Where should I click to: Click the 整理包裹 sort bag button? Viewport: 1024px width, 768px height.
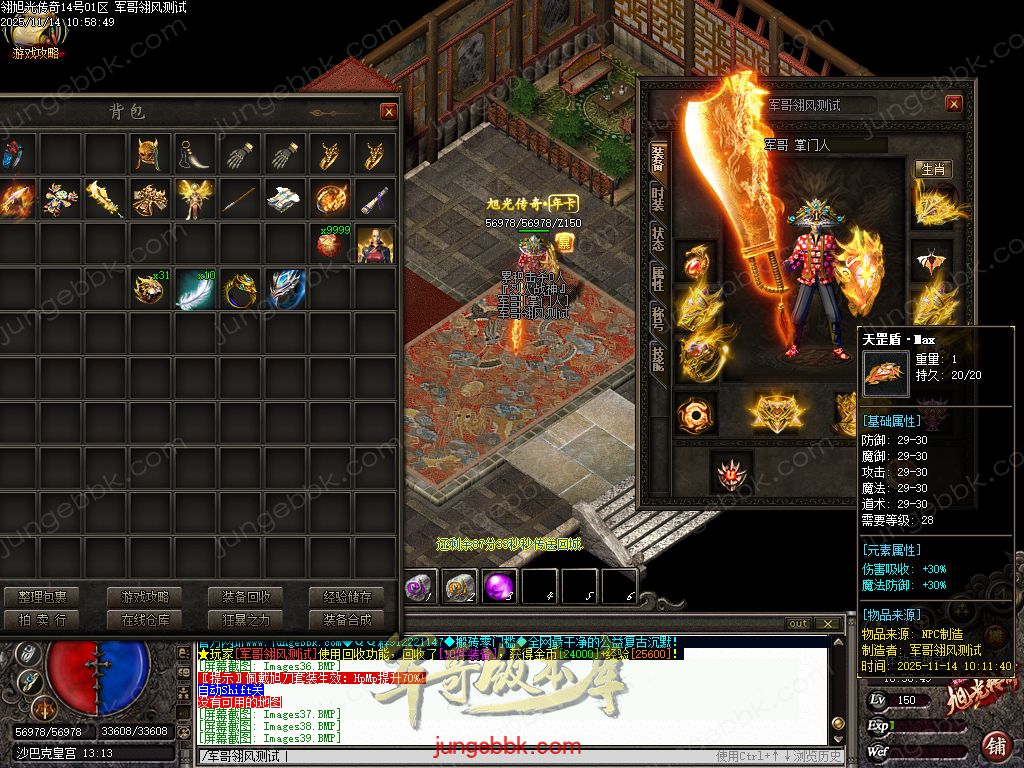click(x=42, y=597)
